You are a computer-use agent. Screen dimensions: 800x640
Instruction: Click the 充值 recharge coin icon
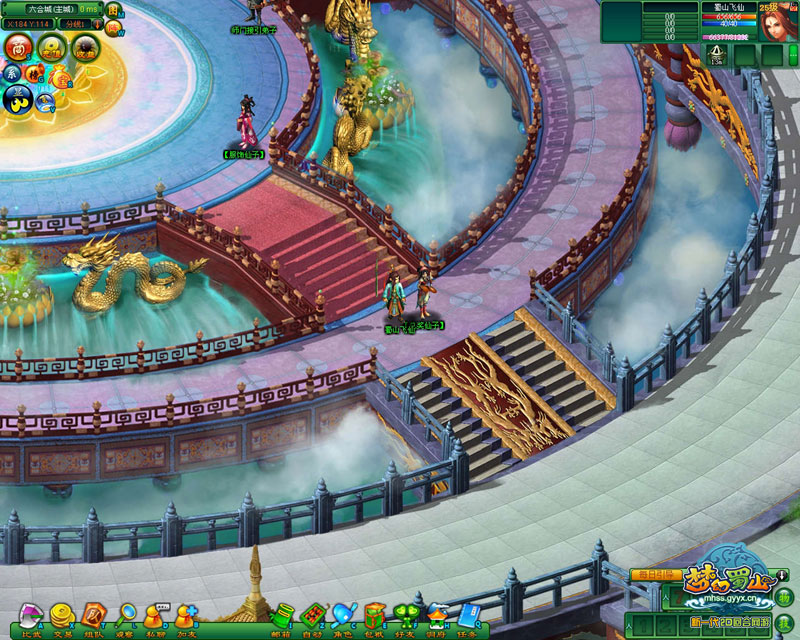pyautogui.click(x=53, y=46)
